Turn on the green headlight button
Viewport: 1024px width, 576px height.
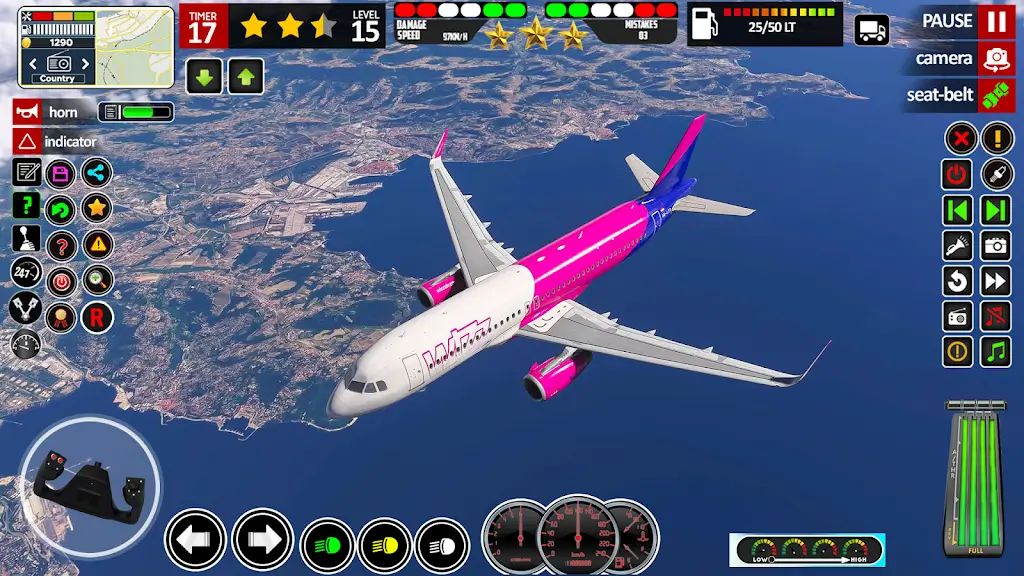tap(327, 545)
